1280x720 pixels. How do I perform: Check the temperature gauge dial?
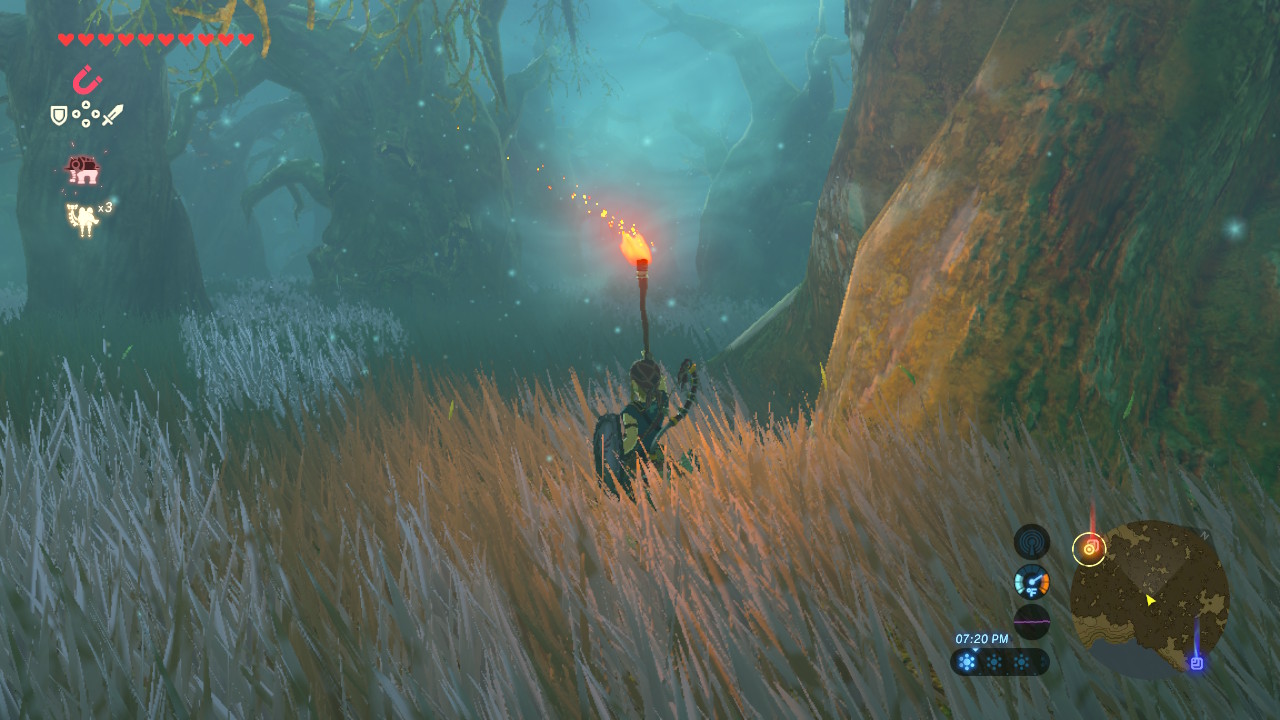coord(1031,581)
